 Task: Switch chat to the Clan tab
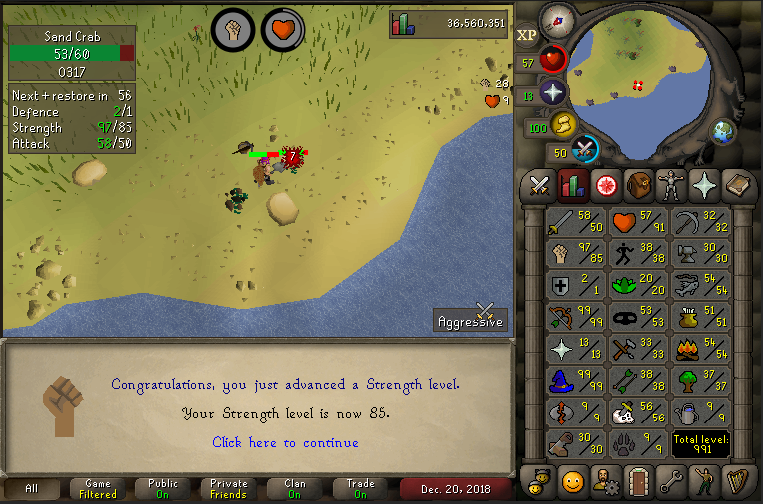click(294, 488)
